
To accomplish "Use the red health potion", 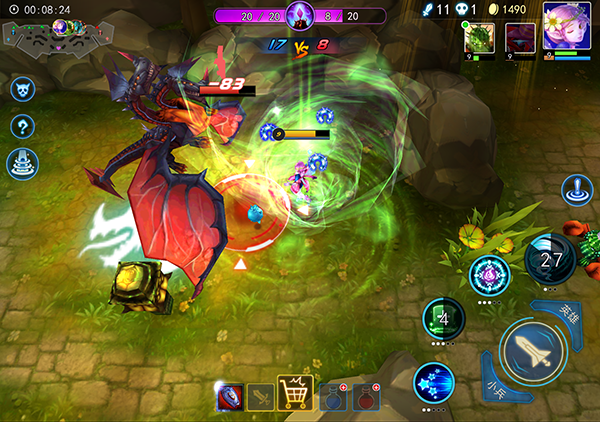I will pos(367,397).
